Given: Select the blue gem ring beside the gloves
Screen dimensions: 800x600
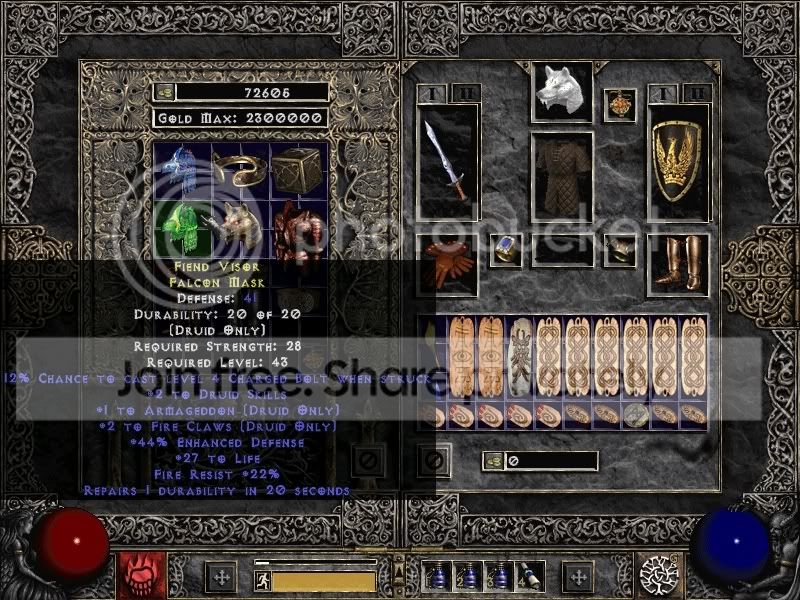Looking at the screenshot, I should (x=505, y=250).
